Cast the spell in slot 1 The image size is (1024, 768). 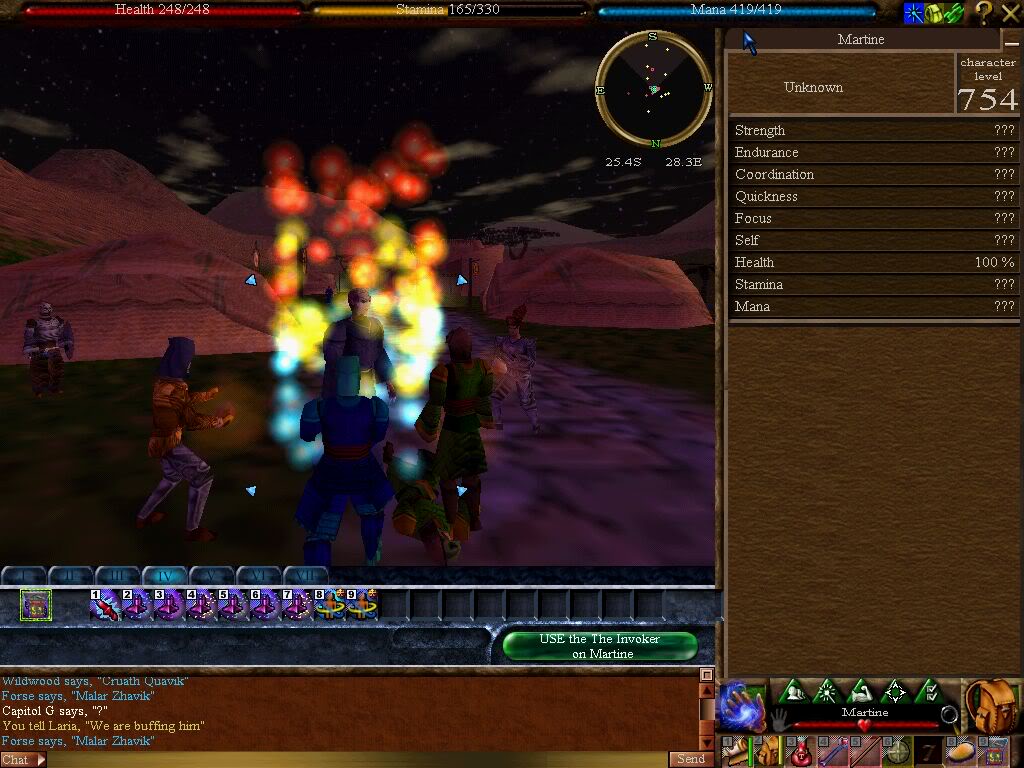coord(105,605)
